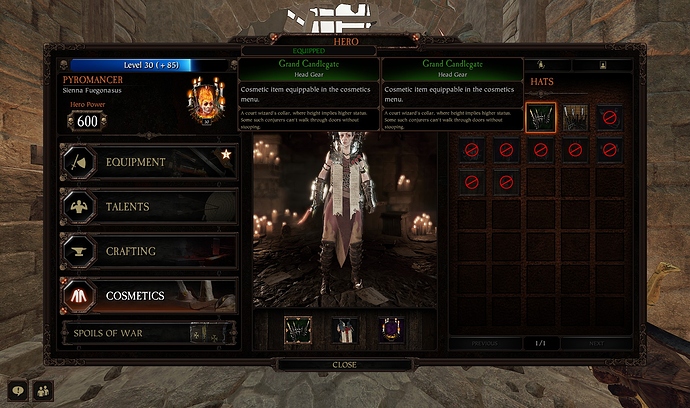This screenshot has height=408, width=690.
Task: Click the Pyromancer hero portrait
Action: pos(203,103)
